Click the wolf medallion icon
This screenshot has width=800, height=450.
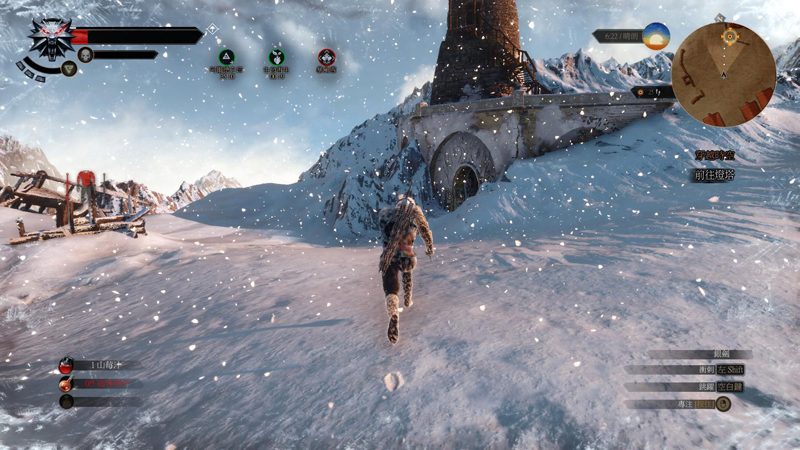click(x=46, y=39)
